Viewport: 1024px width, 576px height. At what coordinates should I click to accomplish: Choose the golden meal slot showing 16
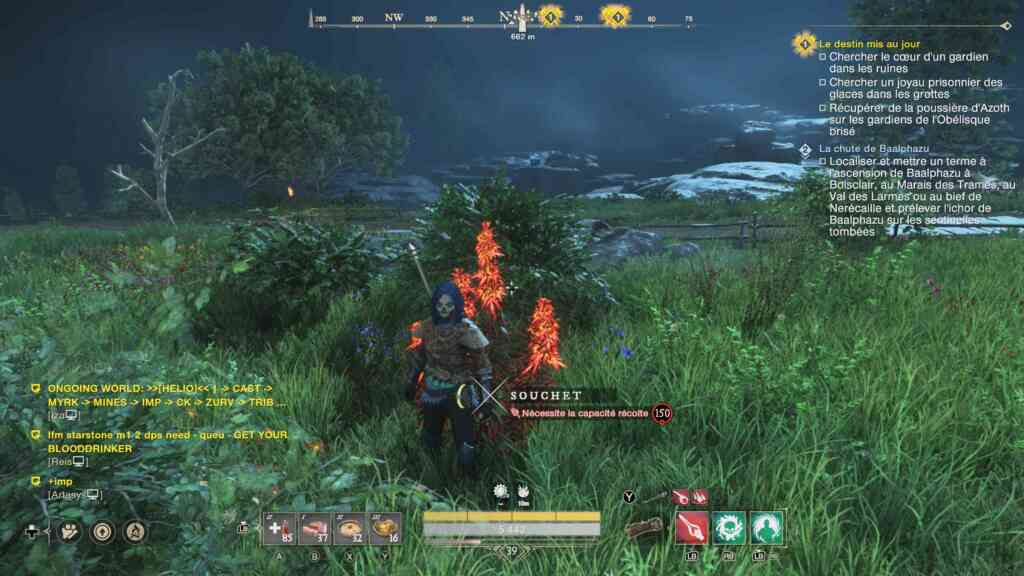click(x=386, y=528)
